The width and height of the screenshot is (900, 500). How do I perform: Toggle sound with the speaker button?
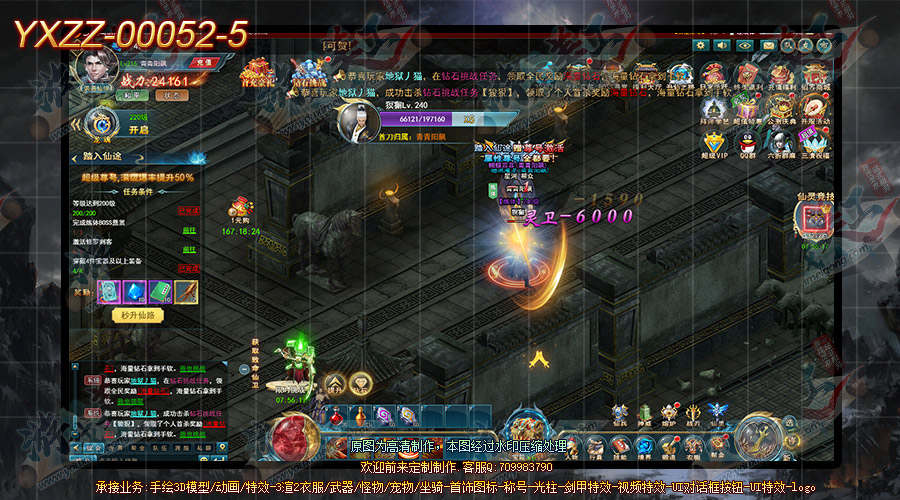(x=722, y=46)
